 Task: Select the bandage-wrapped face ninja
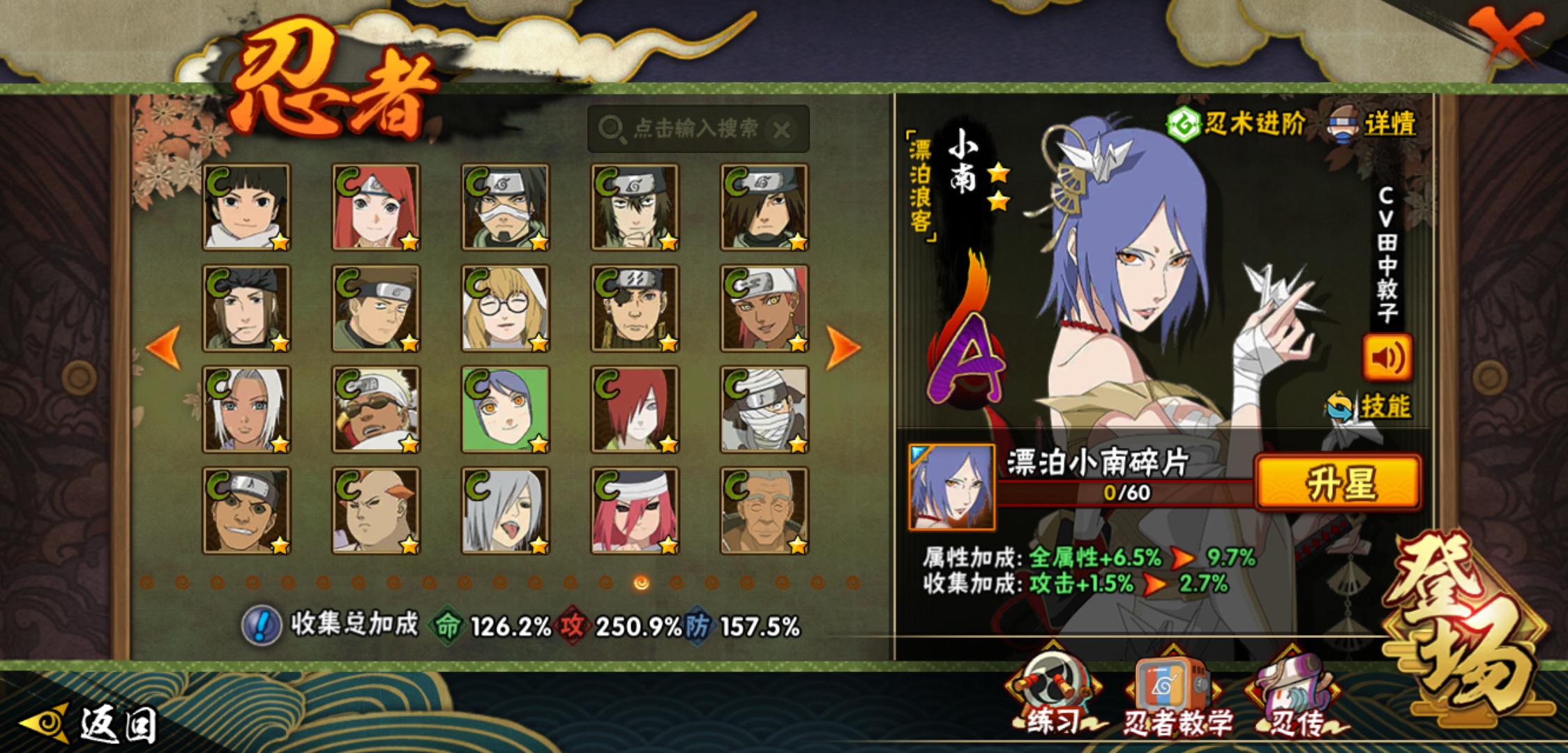click(764, 409)
